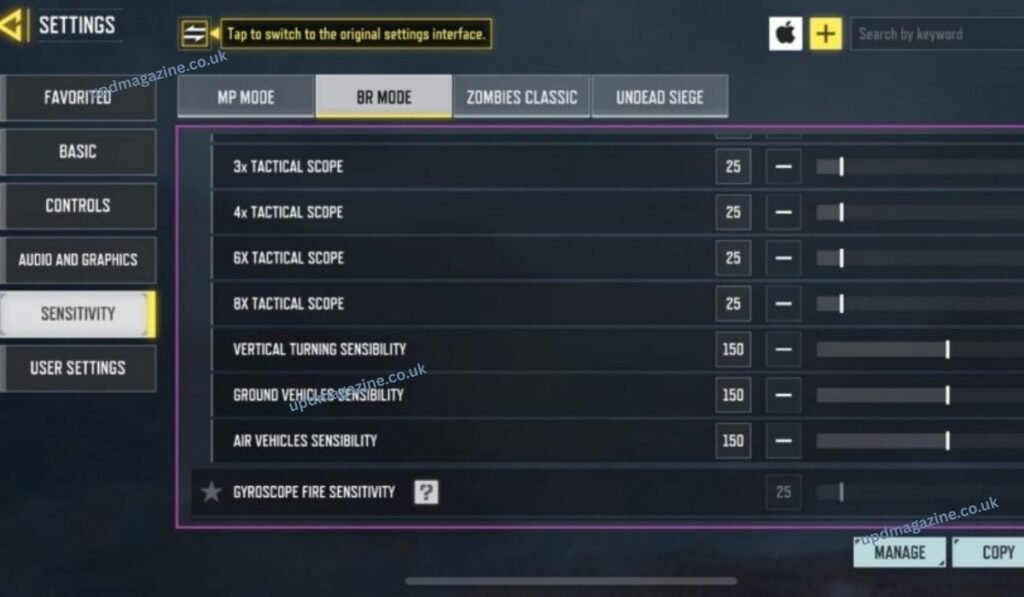Image resolution: width=1024 pixels, height=597 pixels.
Task: Open the Controls settings section
Action: 78,206
